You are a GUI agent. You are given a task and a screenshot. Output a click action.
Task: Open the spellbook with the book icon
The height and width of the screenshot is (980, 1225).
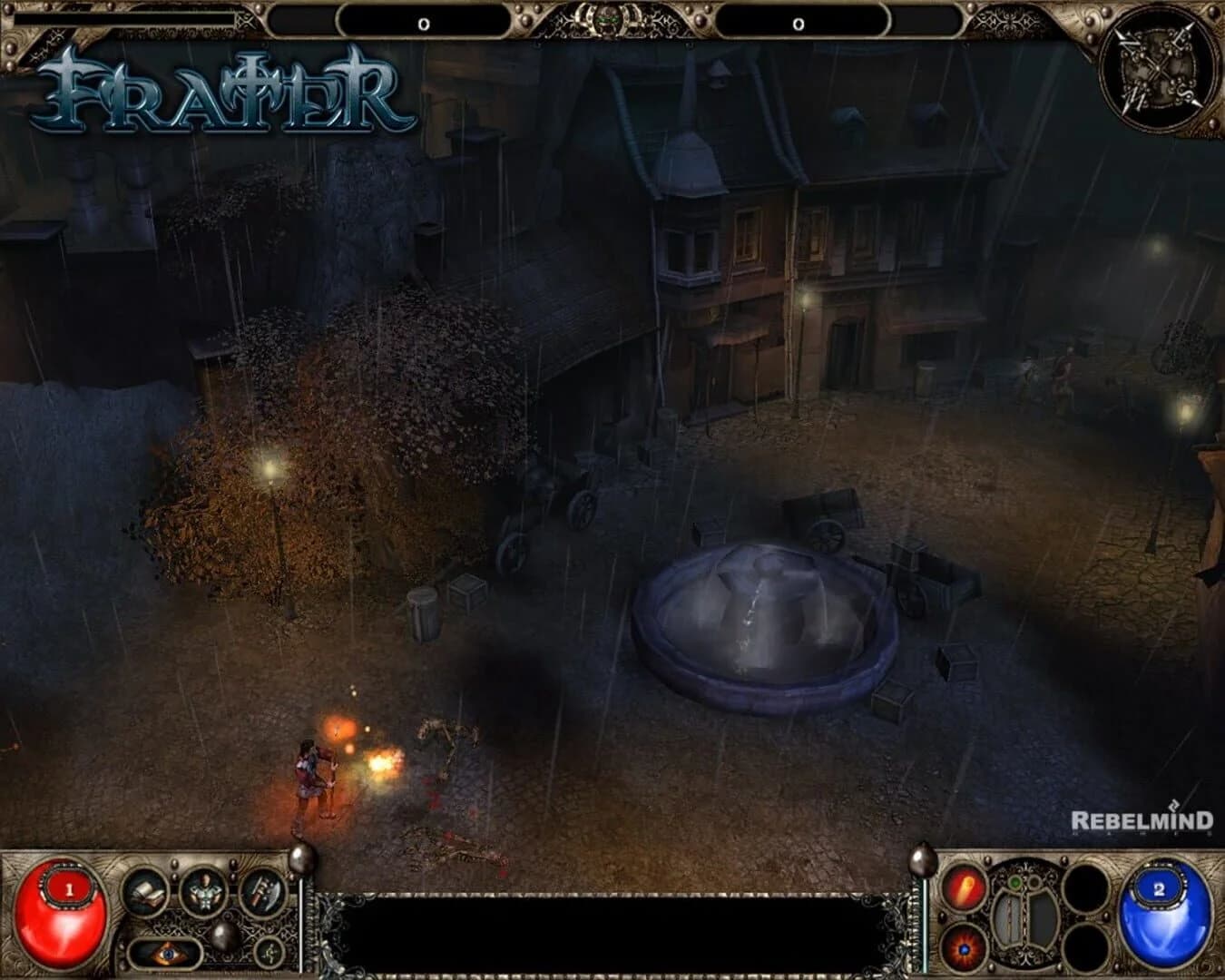point(145,894)
